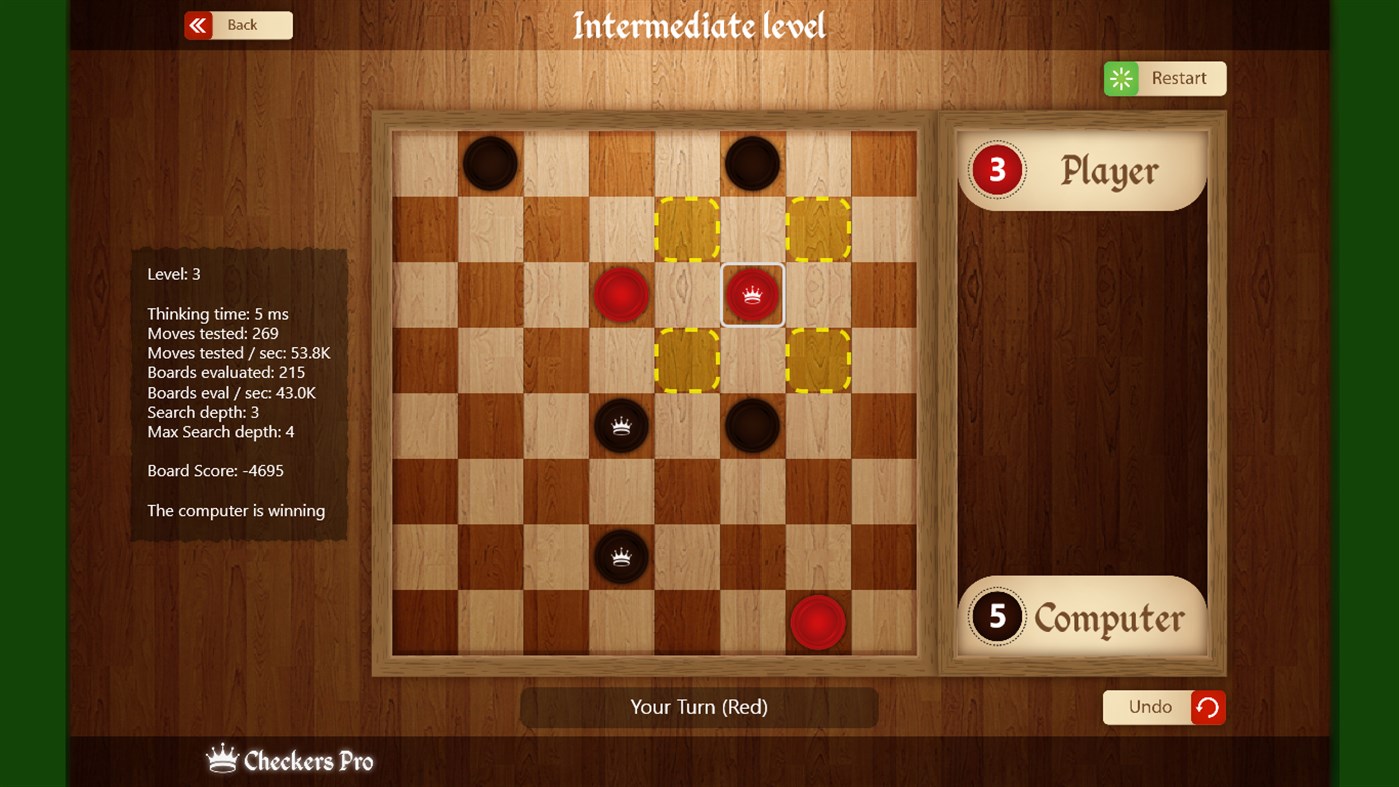
Task: Click the Back button
Action: (x=245, y=25)
